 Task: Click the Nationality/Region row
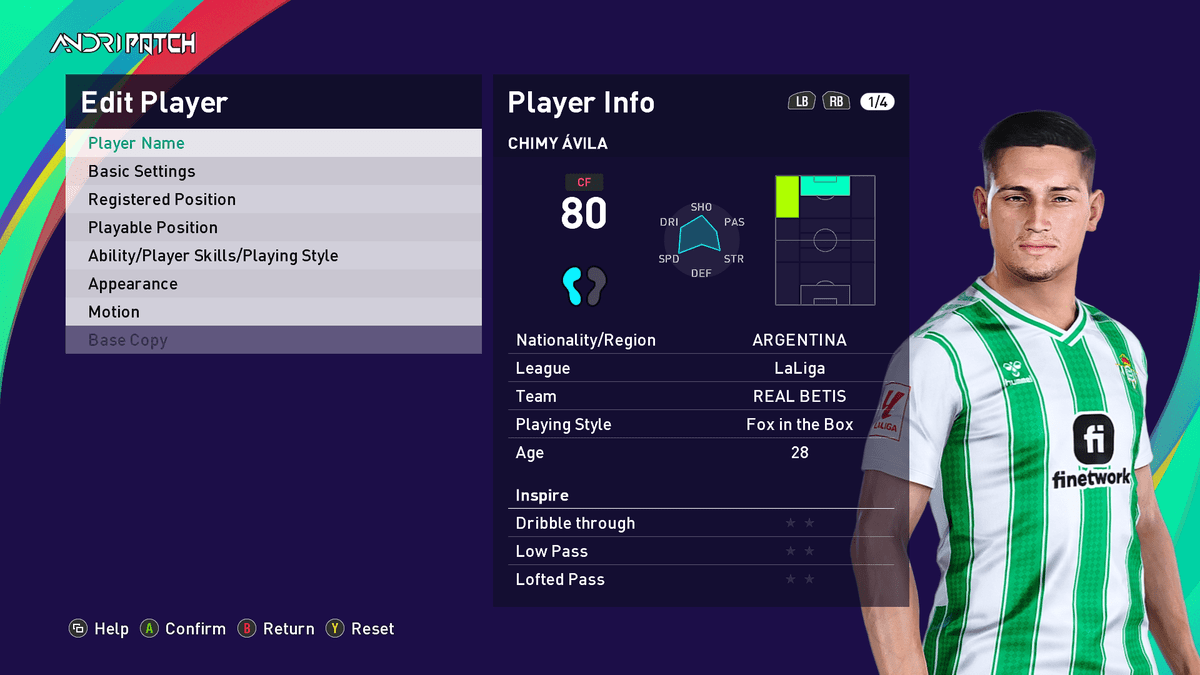[x=700, y=340]
